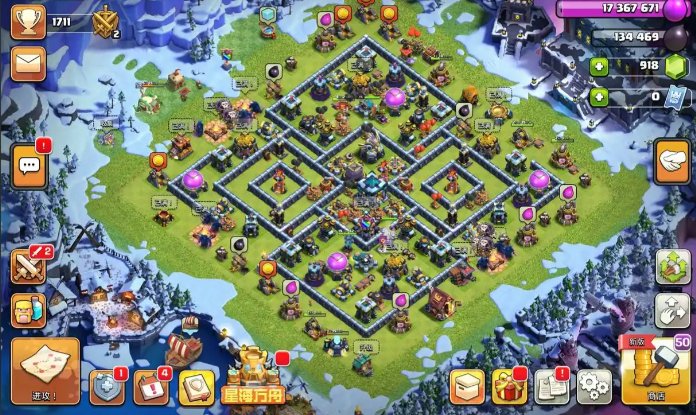This screenshot has height=415, width=696.
Task: Open the red gift box icon
Action: coord(509,385)
